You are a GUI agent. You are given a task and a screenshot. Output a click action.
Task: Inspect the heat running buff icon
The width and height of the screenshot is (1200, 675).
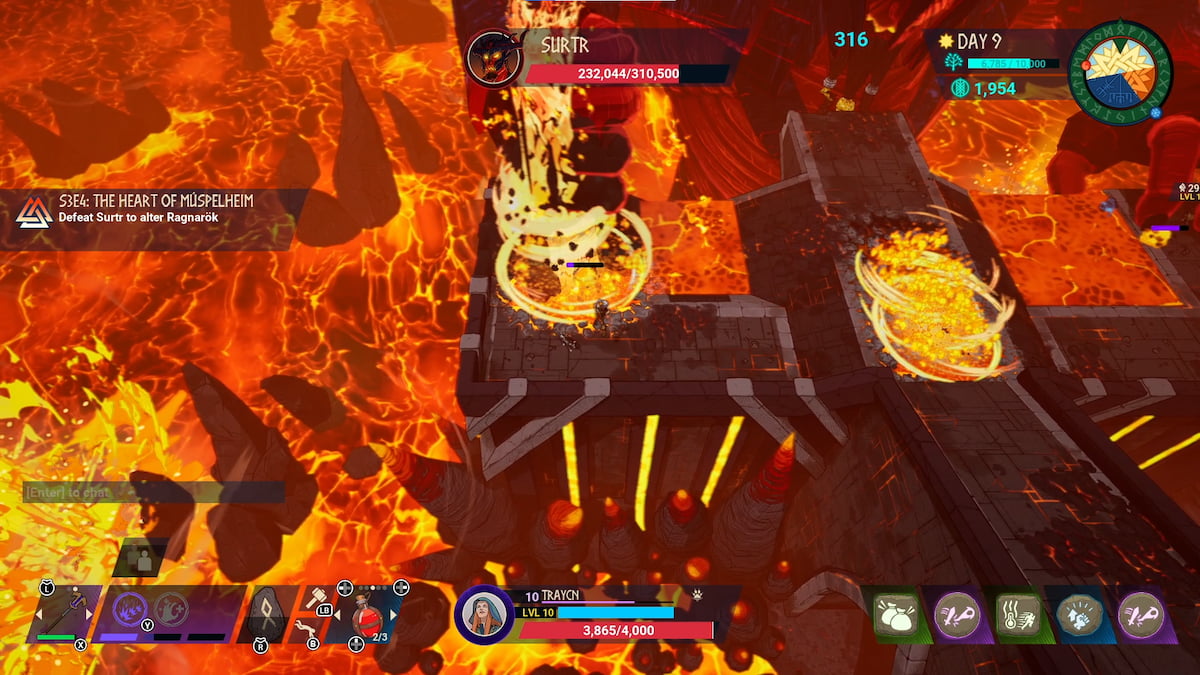1017,614
